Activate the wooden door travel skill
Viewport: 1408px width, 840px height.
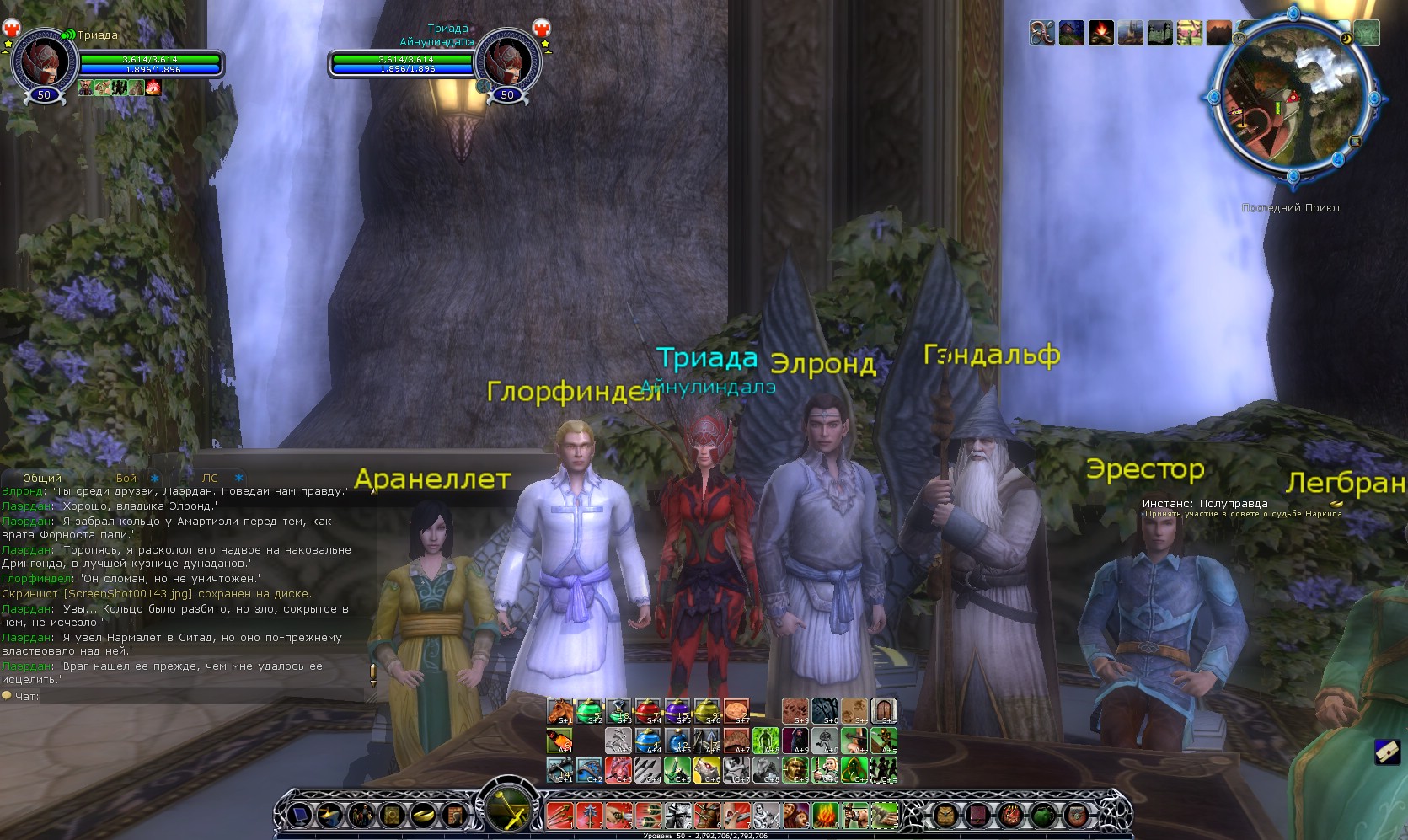point(883,712)
